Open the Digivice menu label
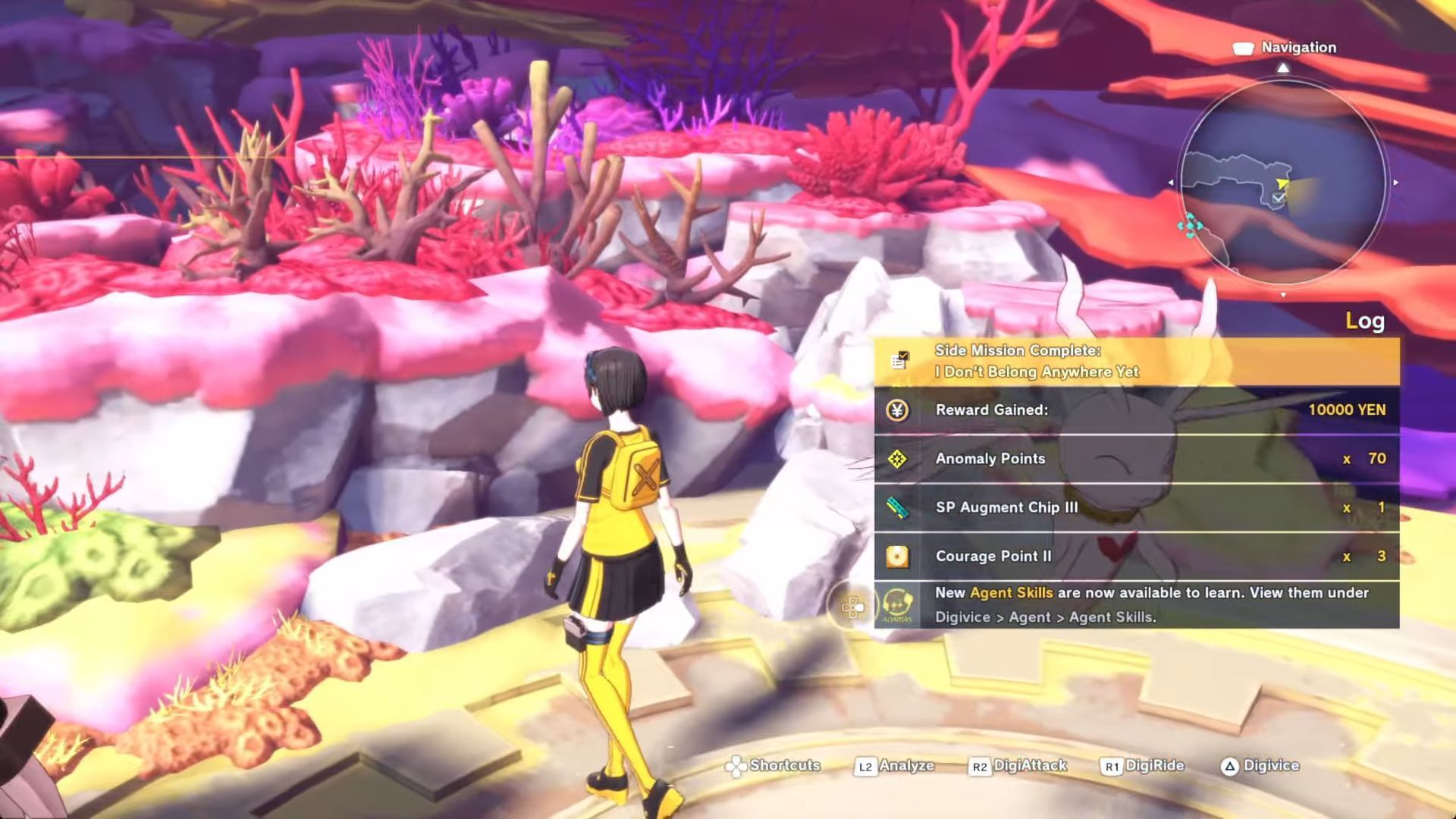The width and height of the screenshot is (1456, 819). (x=1270, y=766)
